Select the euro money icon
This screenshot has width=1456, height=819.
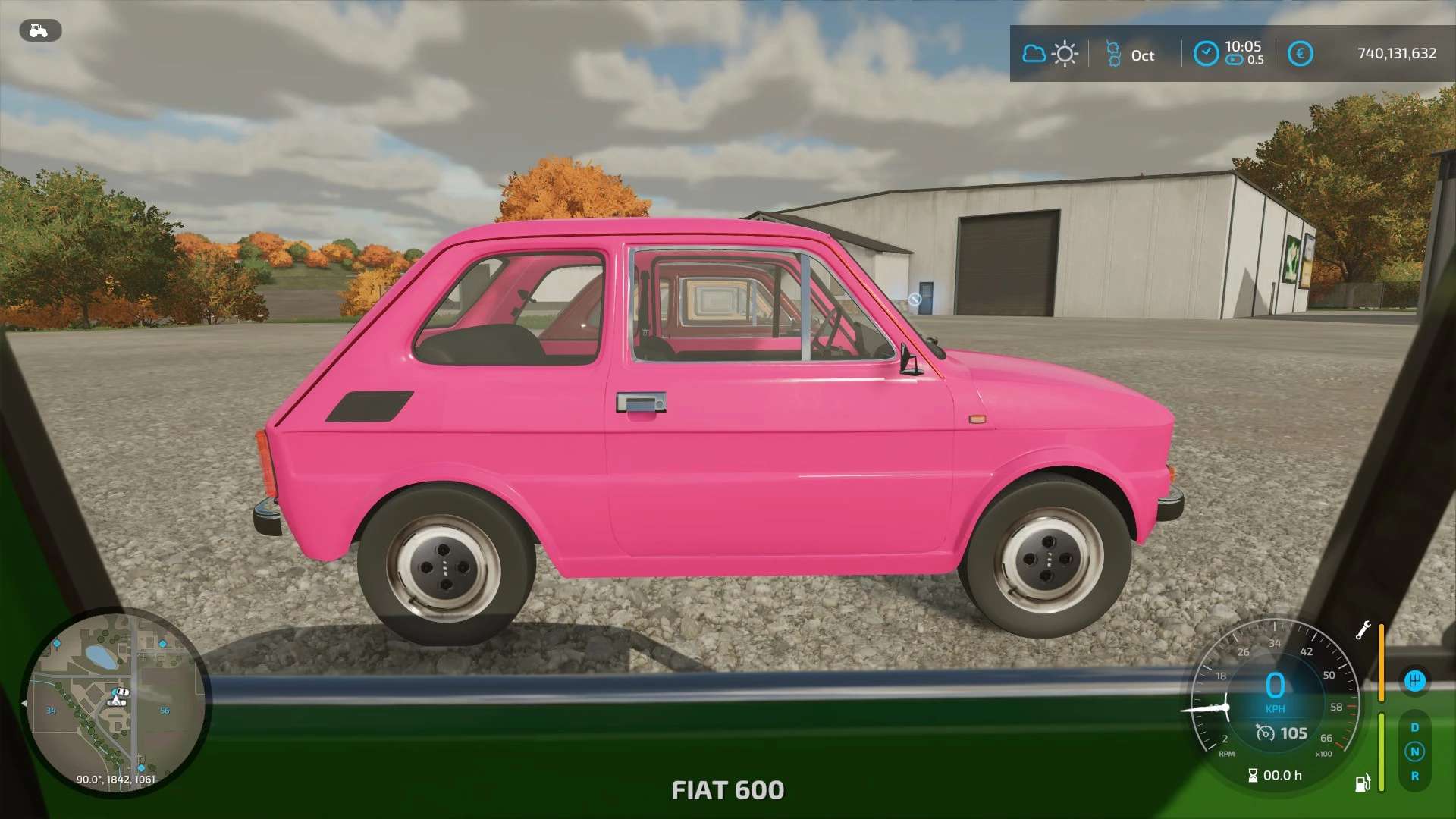click(x=1300, y=54)
